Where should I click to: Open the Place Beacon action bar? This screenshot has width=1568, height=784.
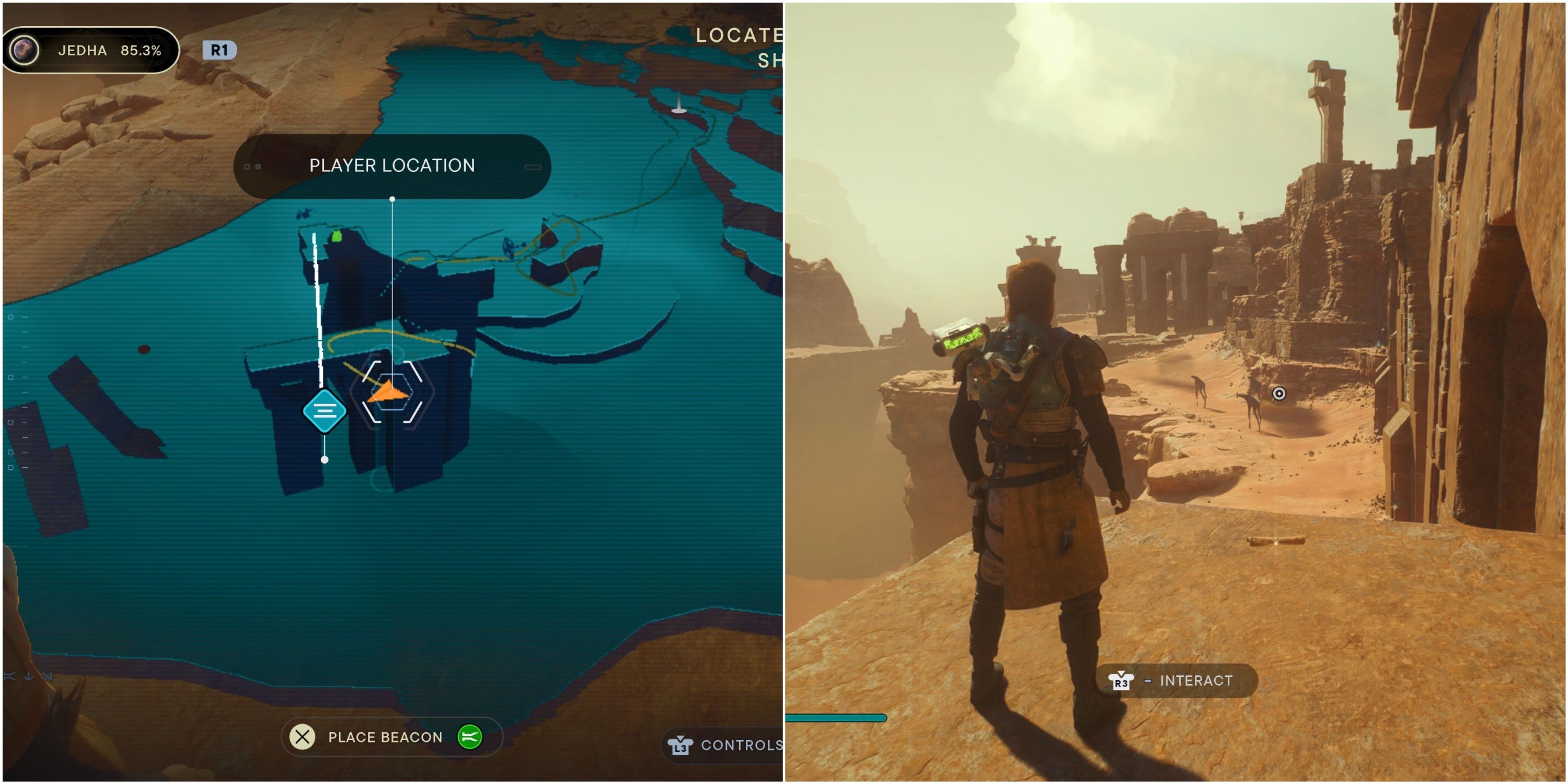tap(393, 737)
